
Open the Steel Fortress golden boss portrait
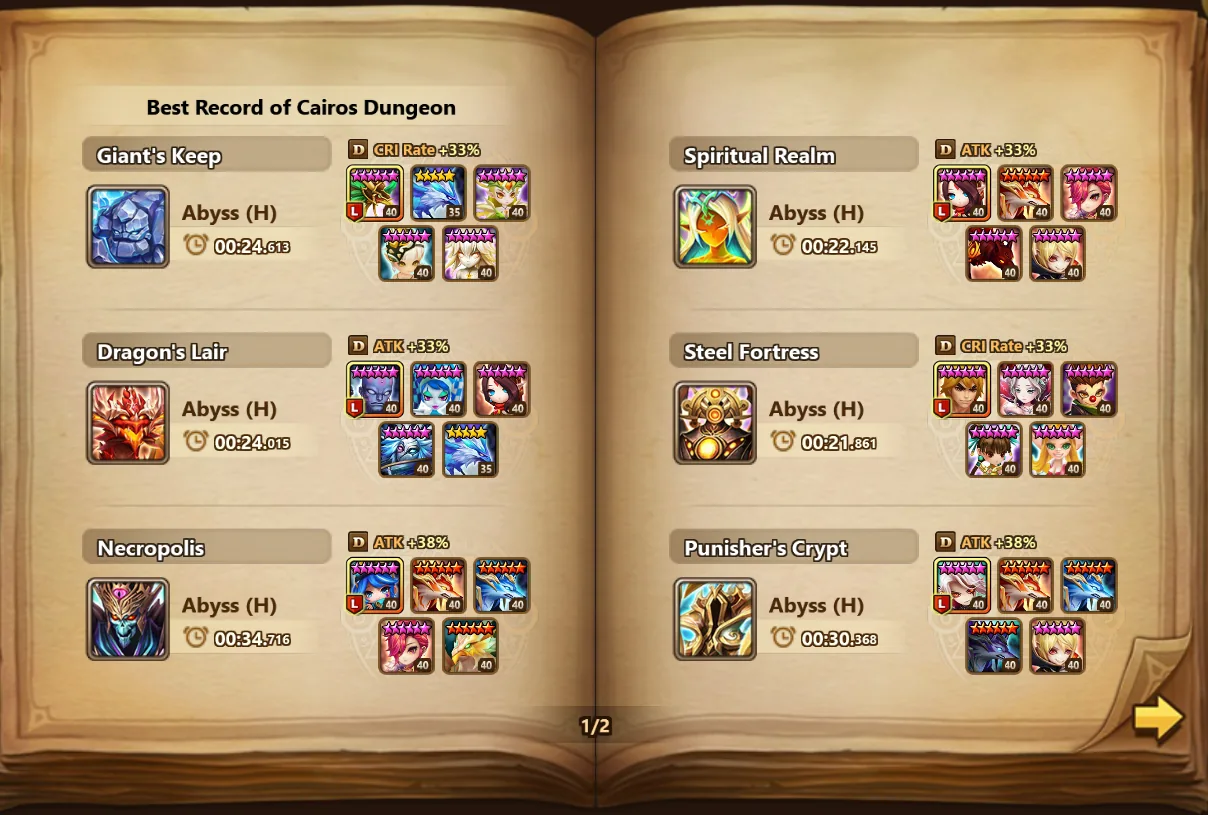tap(715, 423)
